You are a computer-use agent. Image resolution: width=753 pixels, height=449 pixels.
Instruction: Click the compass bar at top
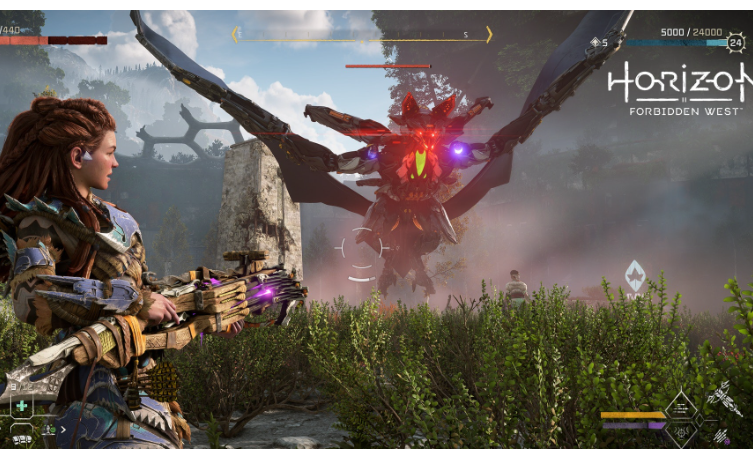point(362,35)
